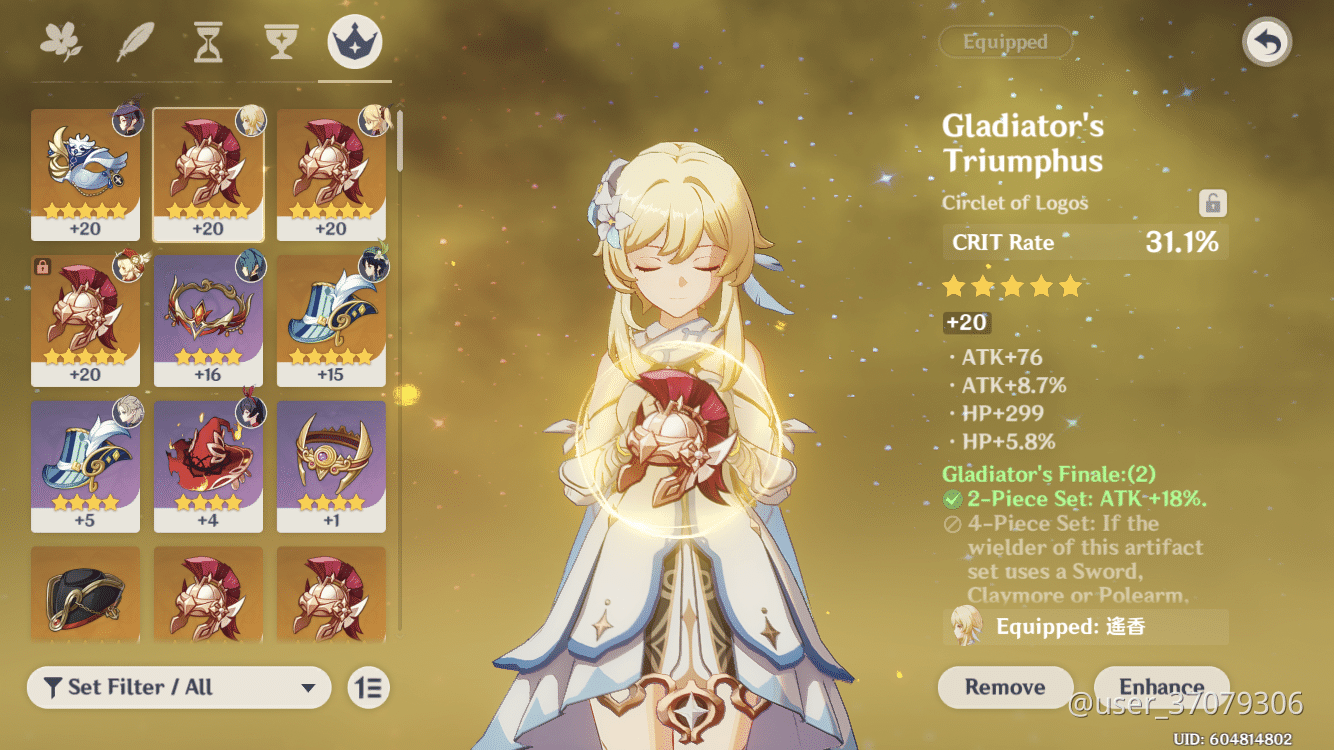
Task: Select the Flower of Life category icon
Action: [x=63, y=41]
